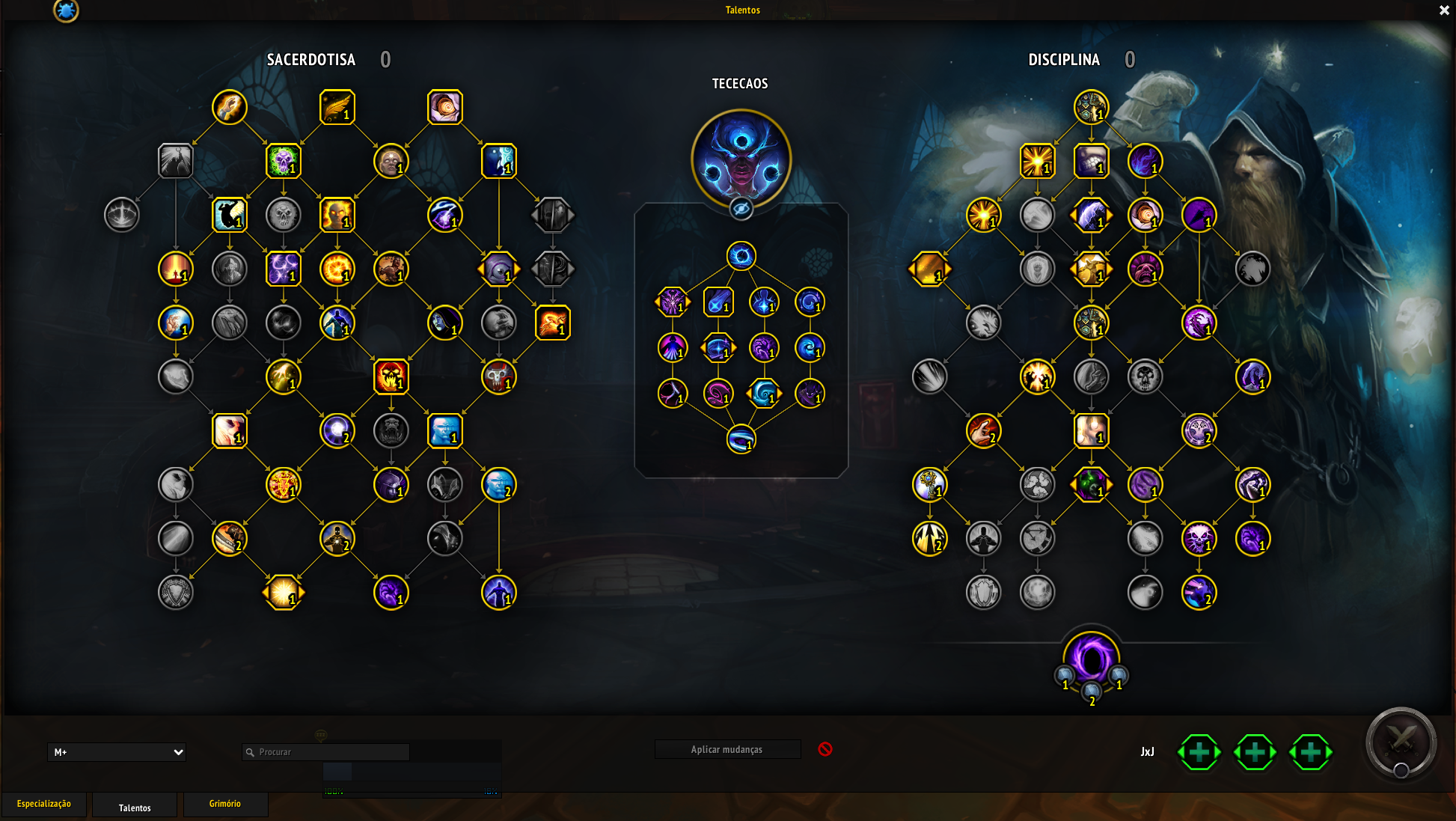Click the eye icon below Tececaos portrait
Screen dimensions: 1456x821
[741, 210]
